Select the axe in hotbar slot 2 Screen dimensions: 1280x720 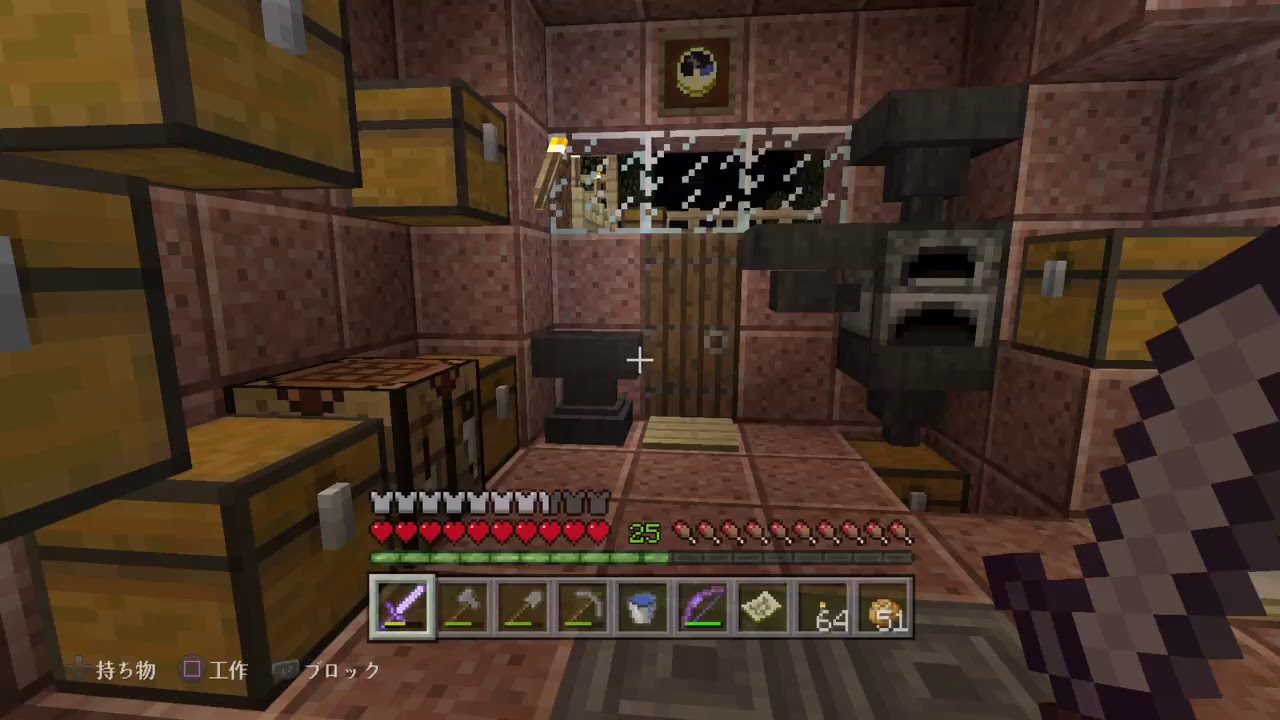463,605
